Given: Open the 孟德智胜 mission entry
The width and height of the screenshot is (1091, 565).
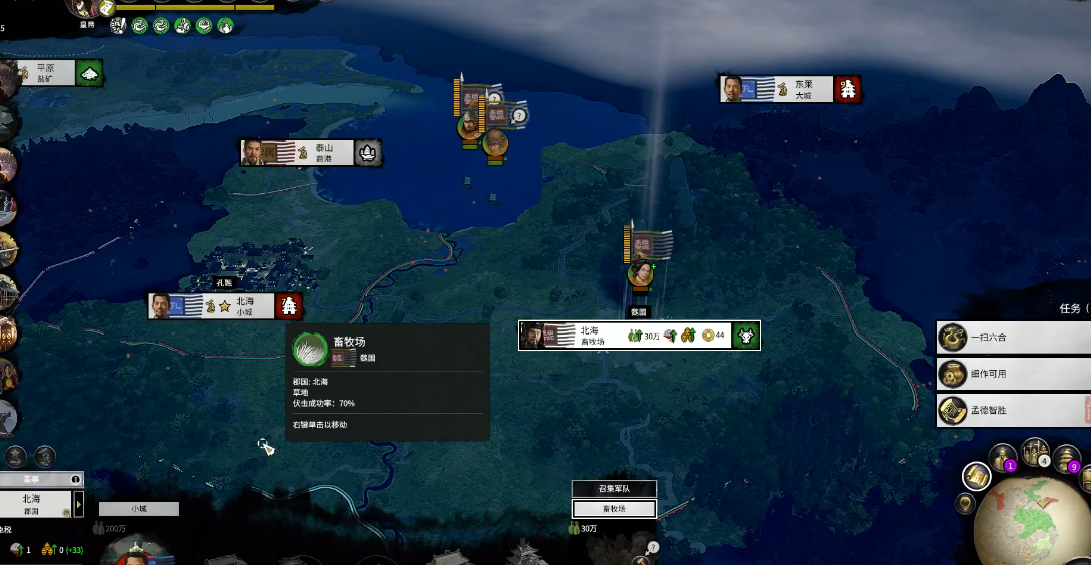Looking at the screenshot, I should tap(1012, 410).
